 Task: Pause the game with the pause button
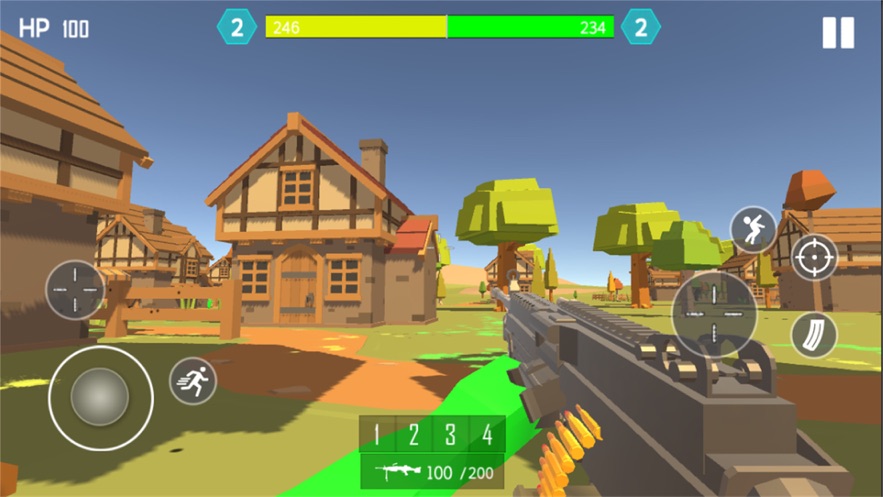pos(838,32)
